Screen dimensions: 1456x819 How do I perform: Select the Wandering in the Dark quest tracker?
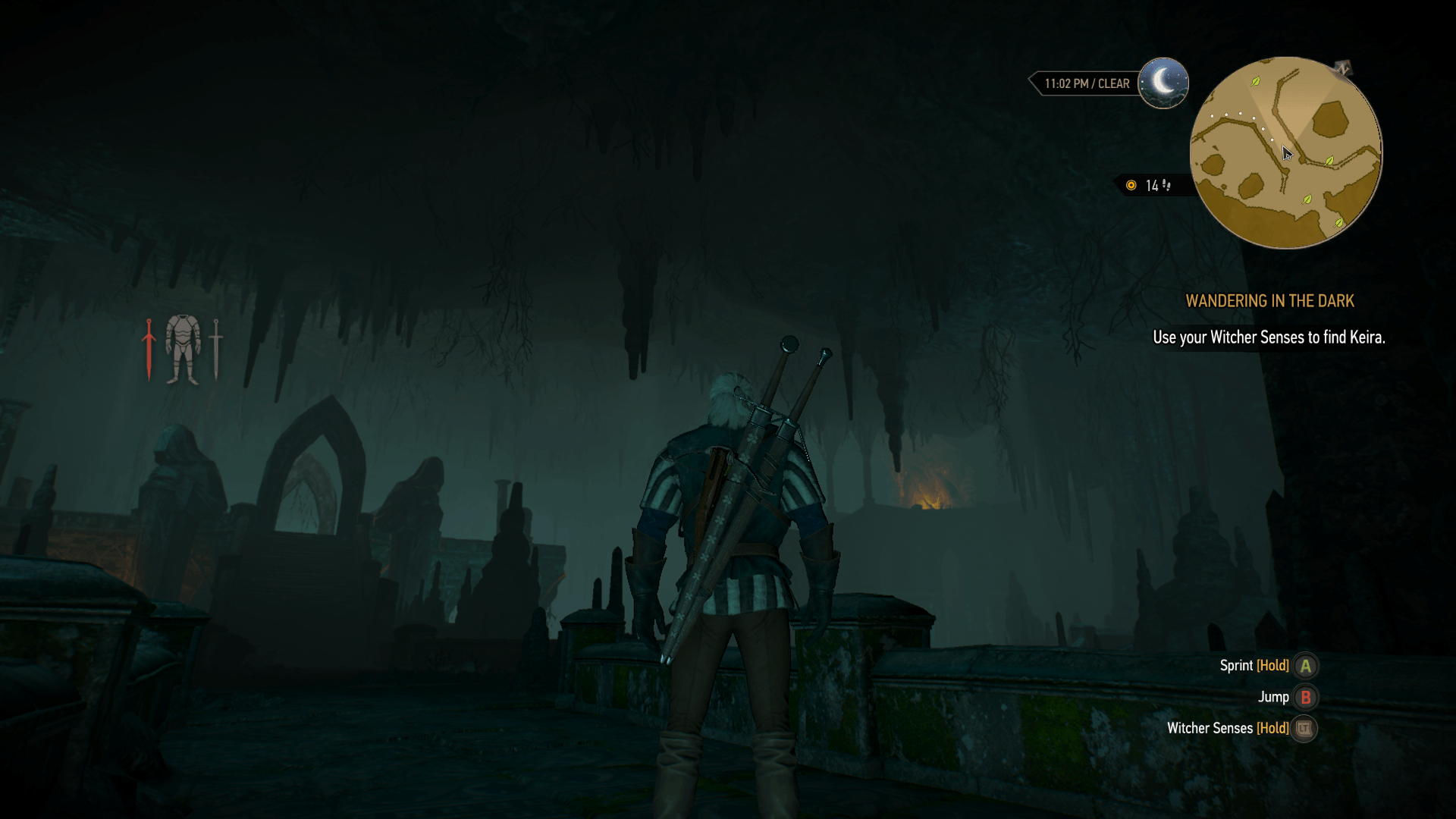1269,301
